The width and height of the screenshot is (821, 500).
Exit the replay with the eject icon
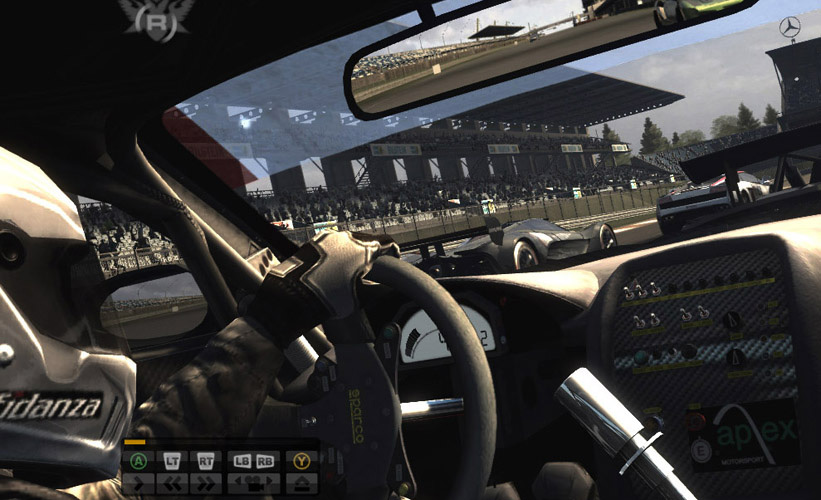[302, 484]
